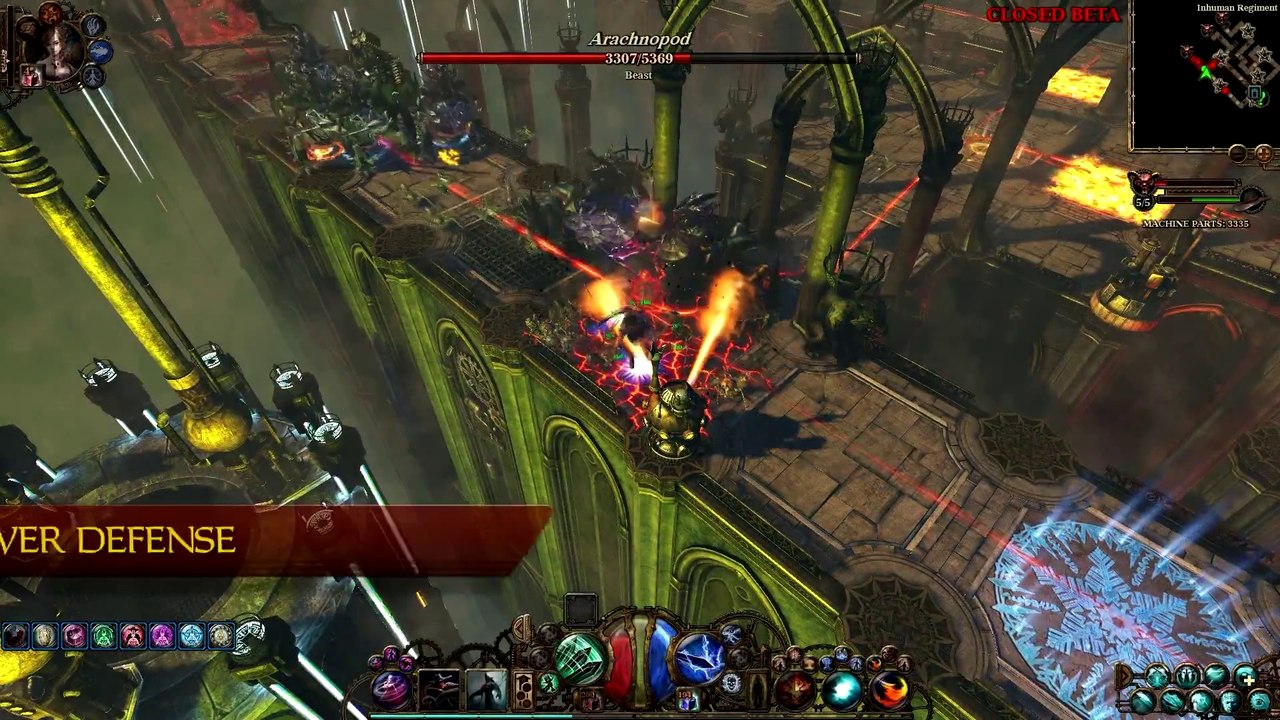The height and width of the screenshot is (720, 1280).
Task: Click the small green running figure icon
Action: pos(549,683)
